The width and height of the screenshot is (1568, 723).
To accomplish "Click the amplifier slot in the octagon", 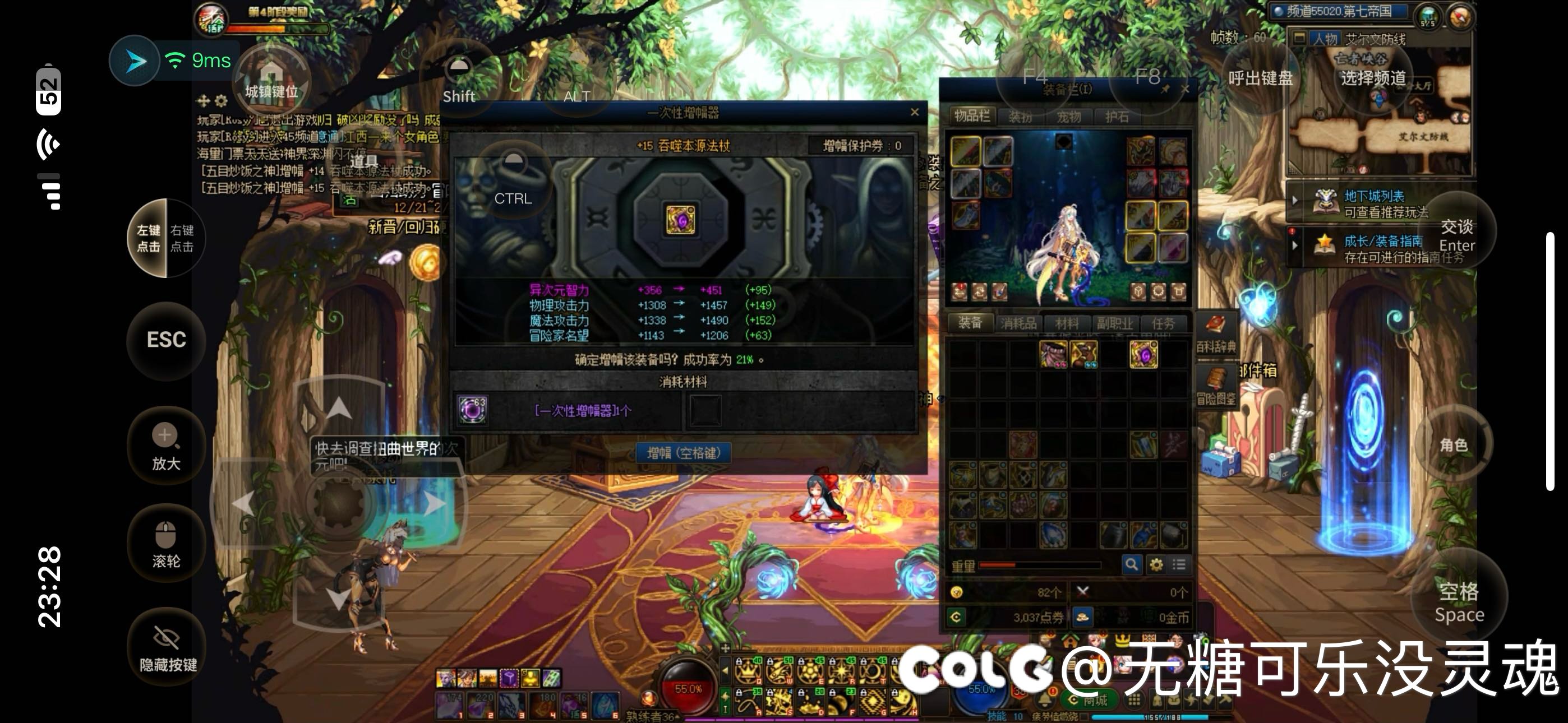I will point(680,219).
